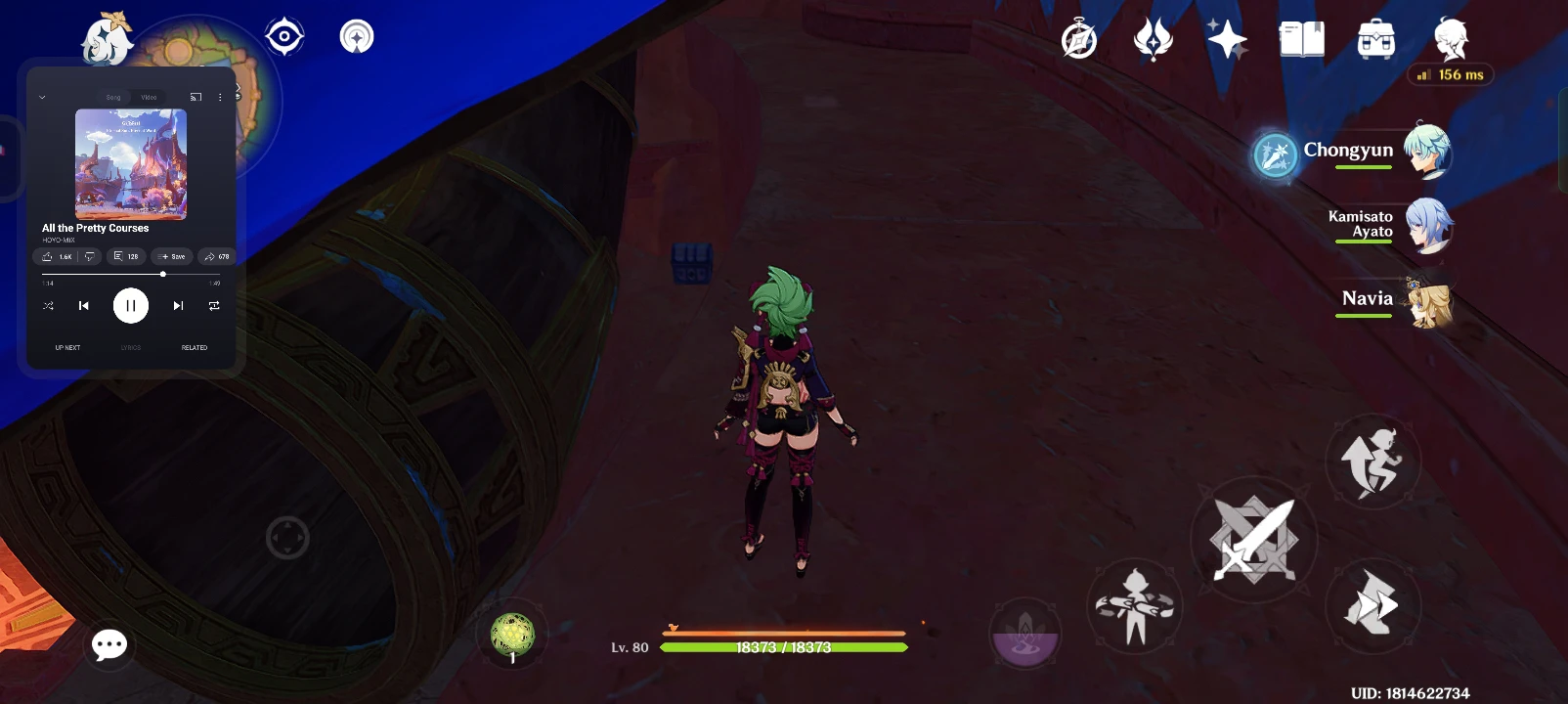Toggle repeat mode in music player
Image resolution: width=1568 pixels, height=704 pixels.
click(x=216, y=305)
